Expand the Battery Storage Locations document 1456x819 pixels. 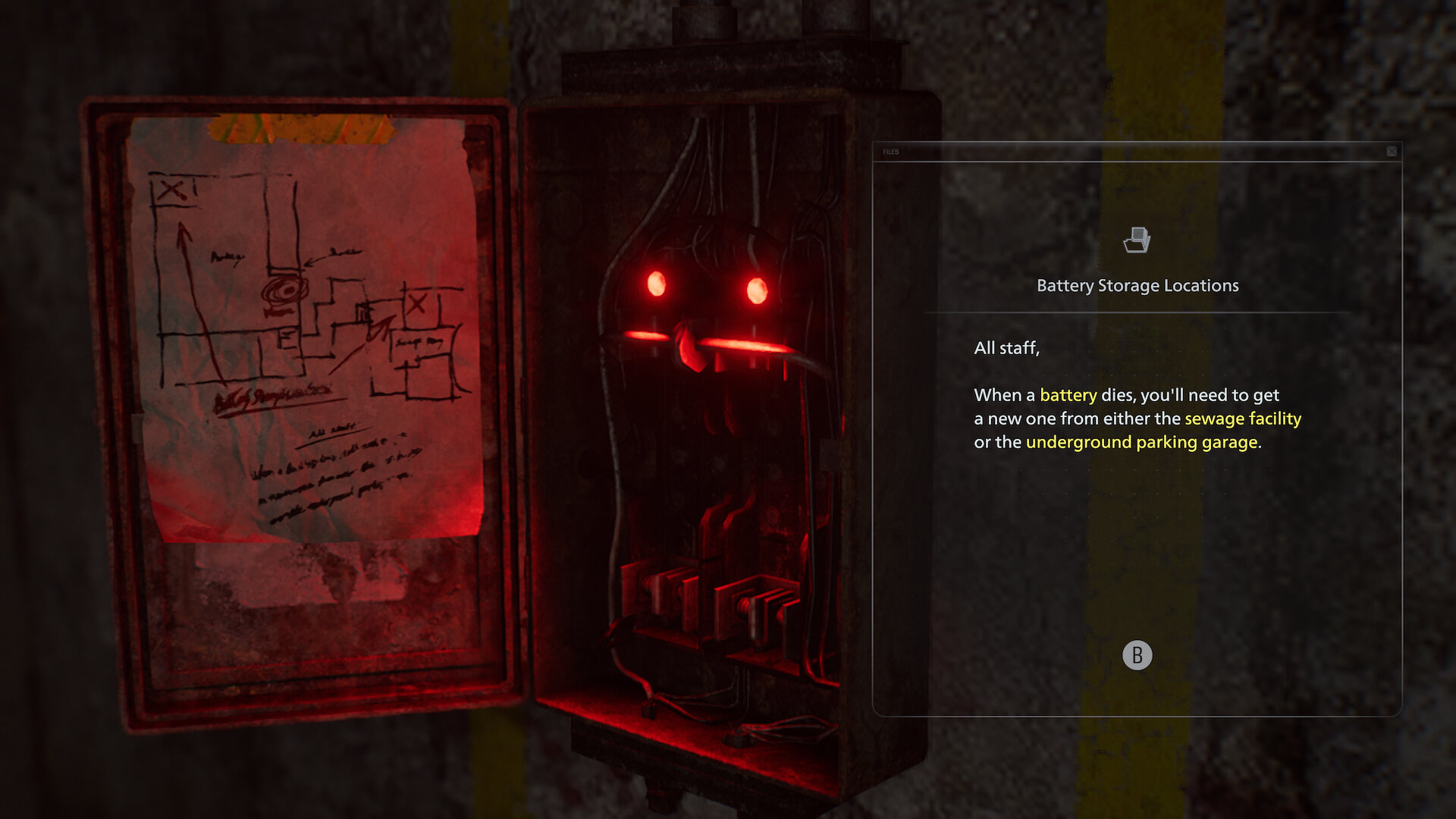[x=1137, y=285]
